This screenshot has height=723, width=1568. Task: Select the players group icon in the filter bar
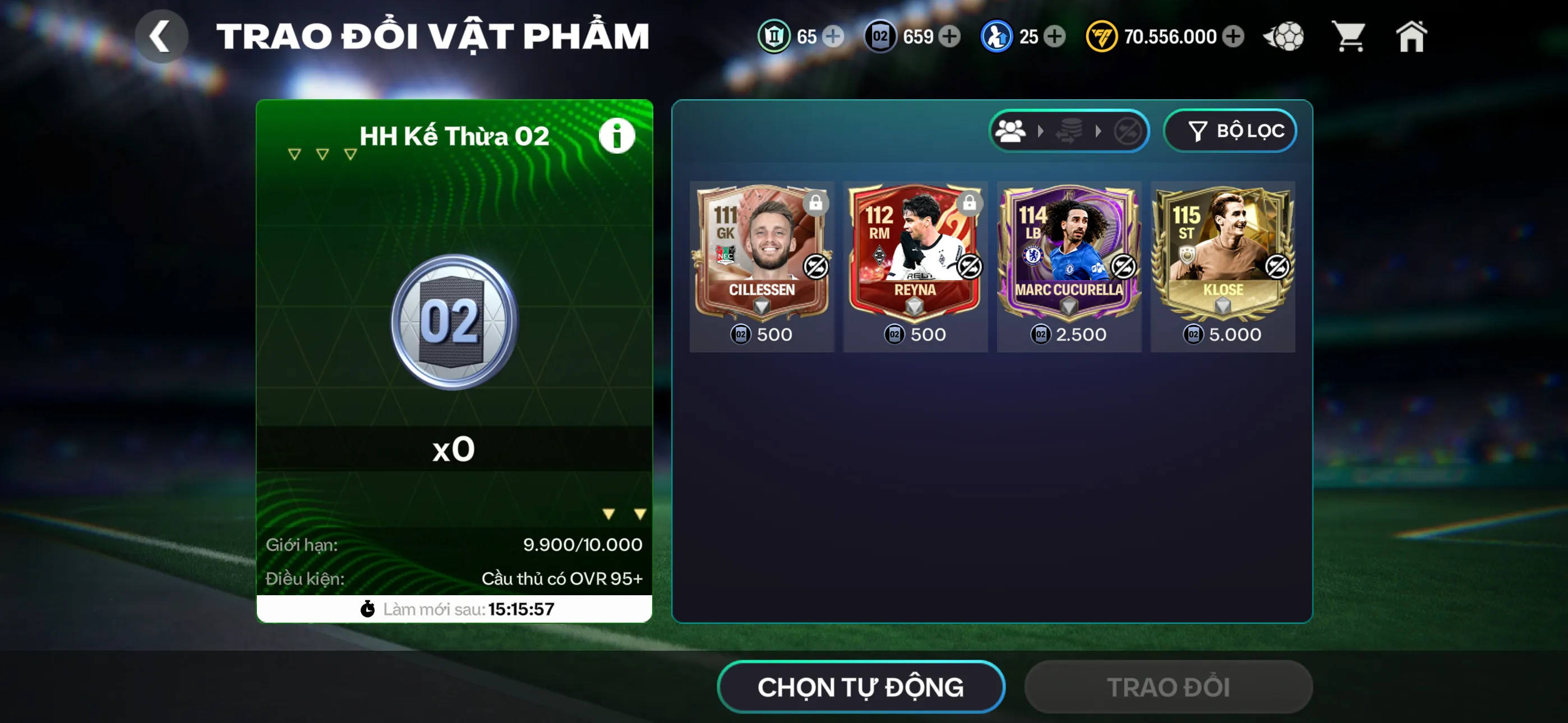click(1010, 131)
